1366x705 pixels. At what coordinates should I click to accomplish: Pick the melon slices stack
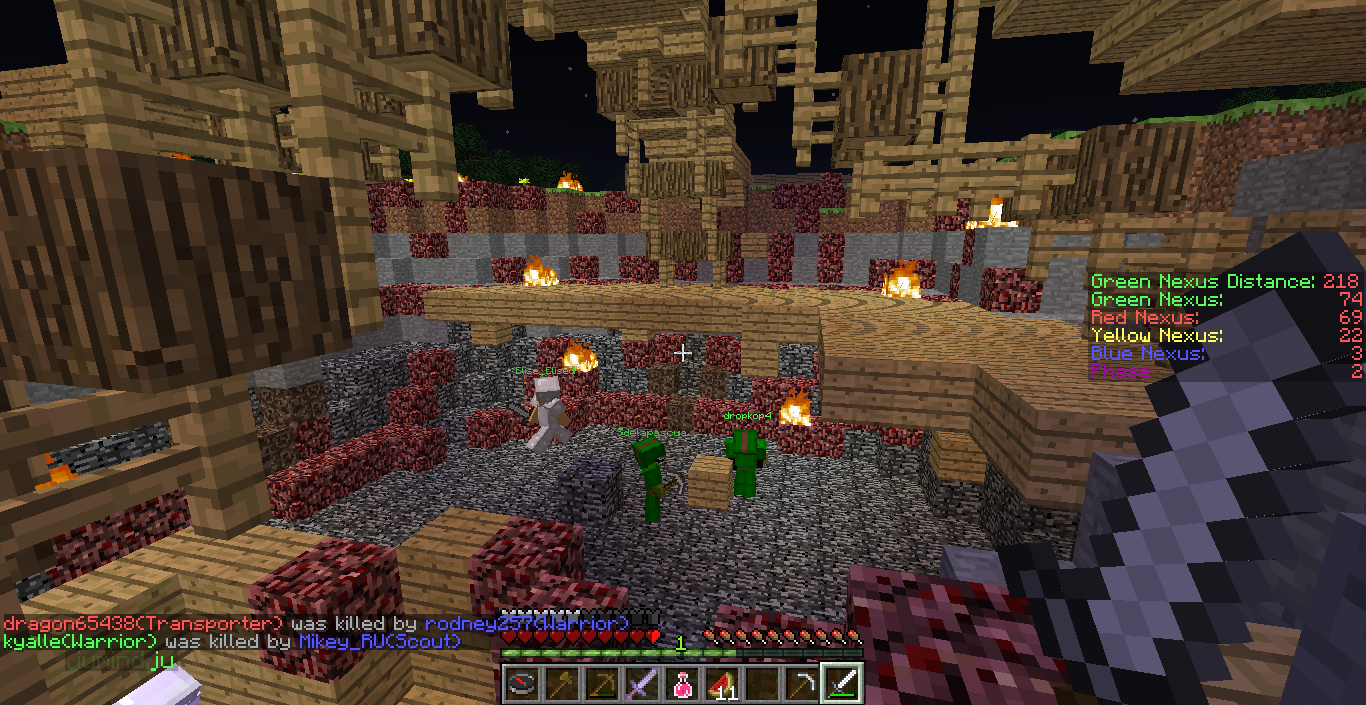coord(722,683)
